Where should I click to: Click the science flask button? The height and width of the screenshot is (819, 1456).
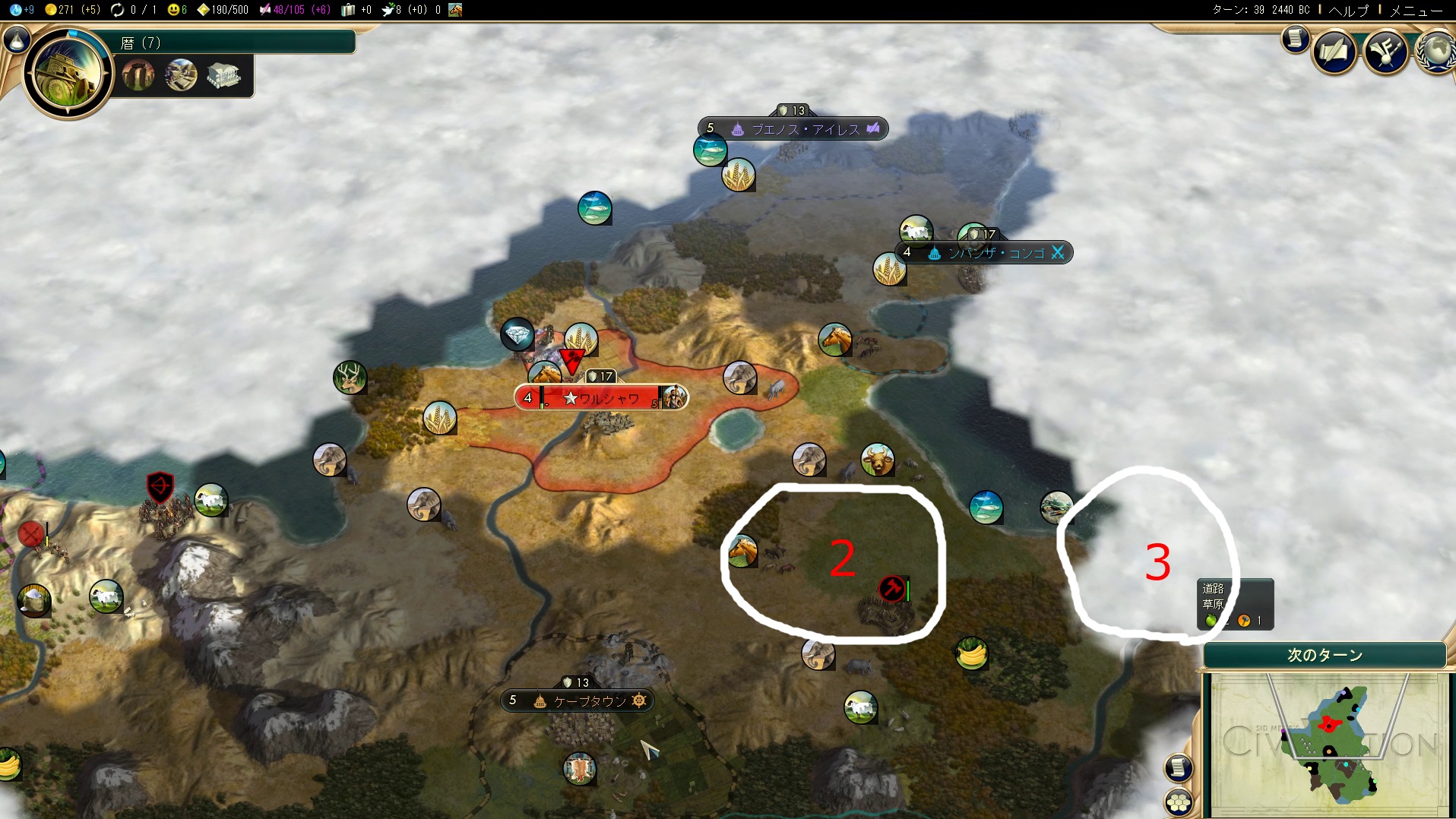[17, 40]
